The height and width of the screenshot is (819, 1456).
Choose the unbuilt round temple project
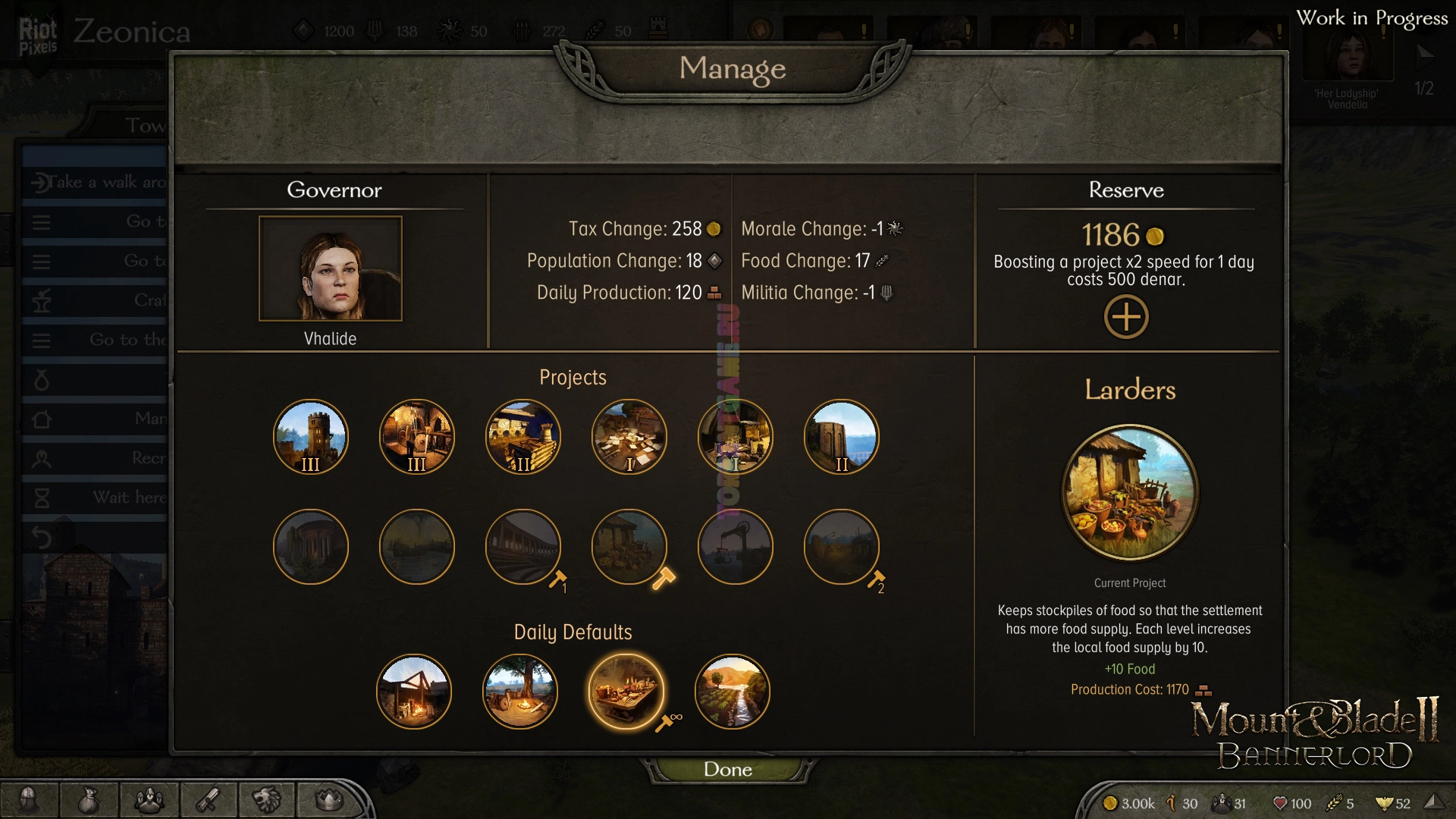[311, 547]
